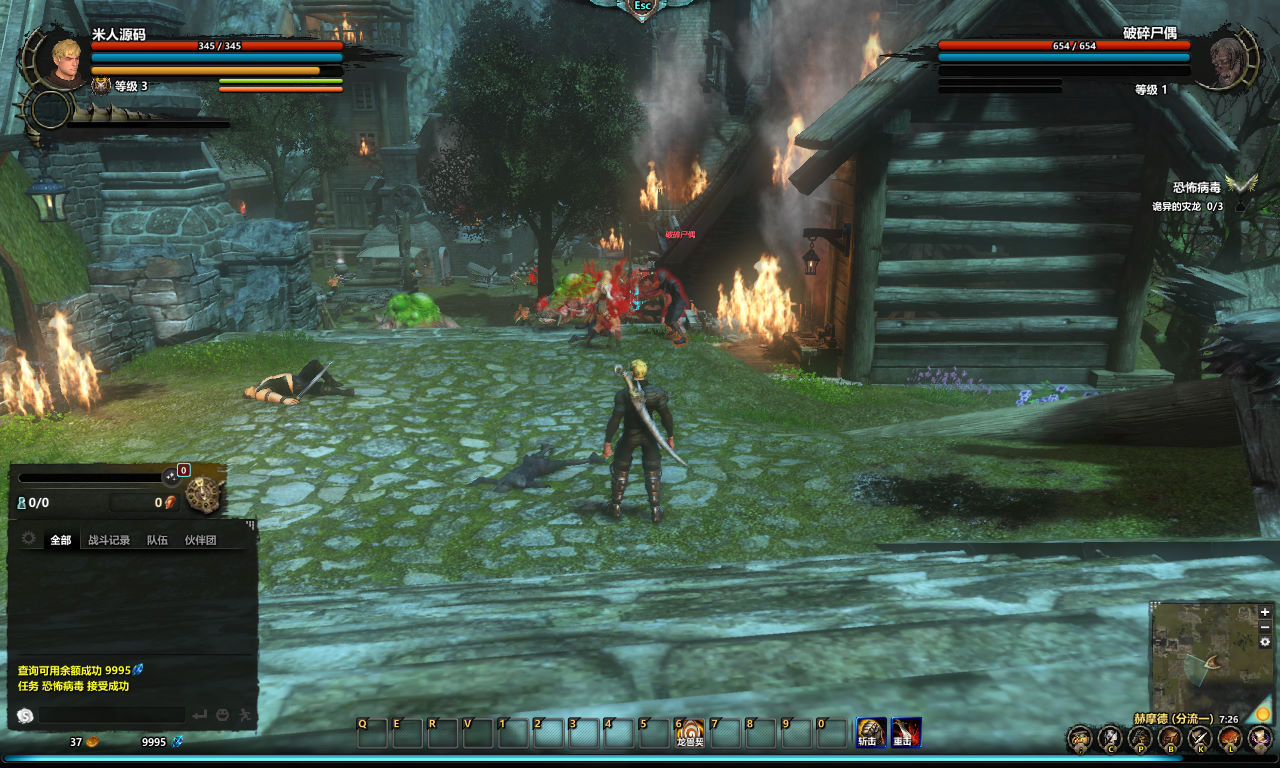
Task: Click the 破碎尸偶 target portrait
Action: [1227, 58]
